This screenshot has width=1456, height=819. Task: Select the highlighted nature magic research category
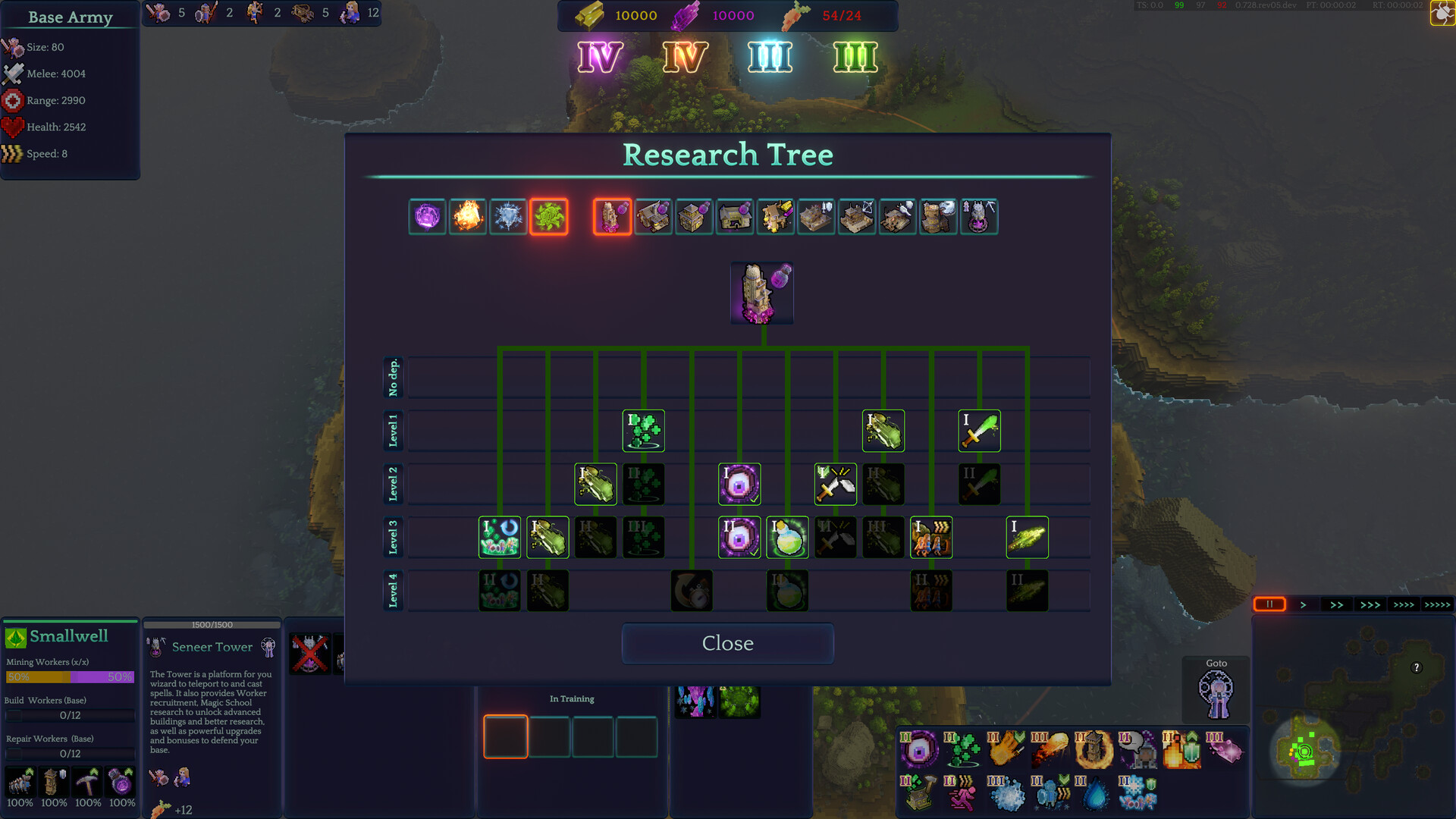pos(550,217)
